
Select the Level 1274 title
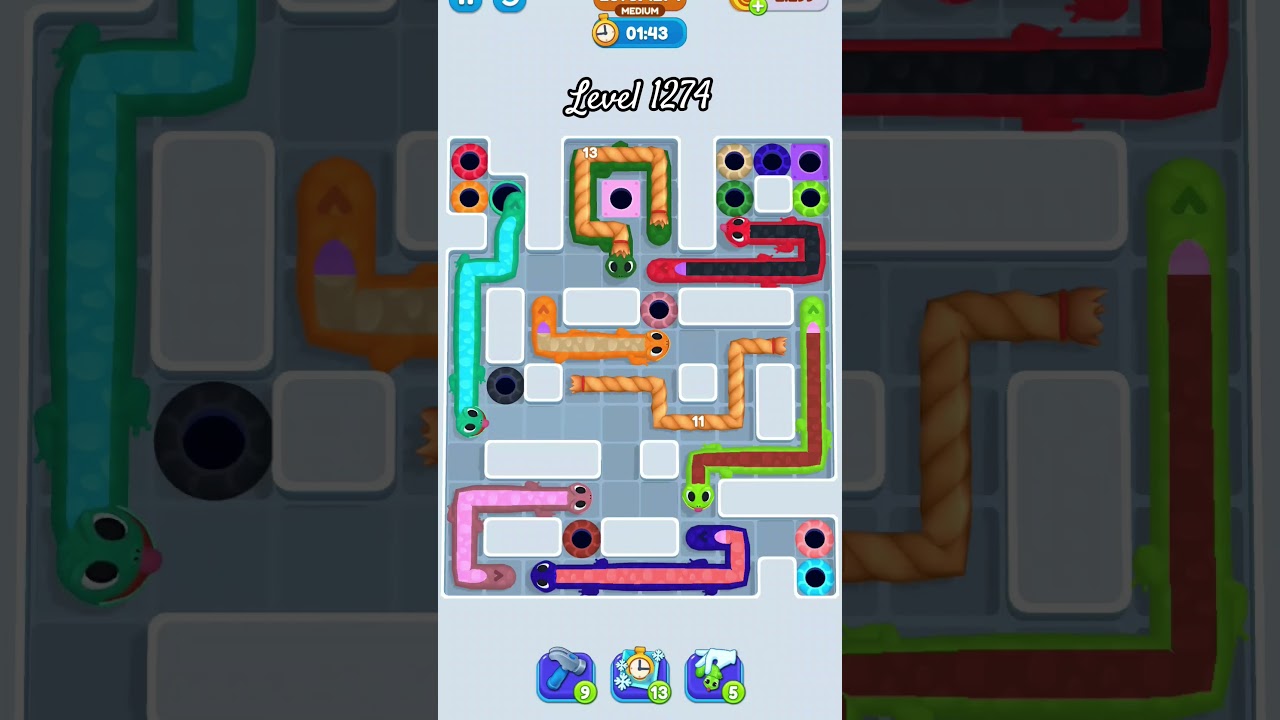638,96
